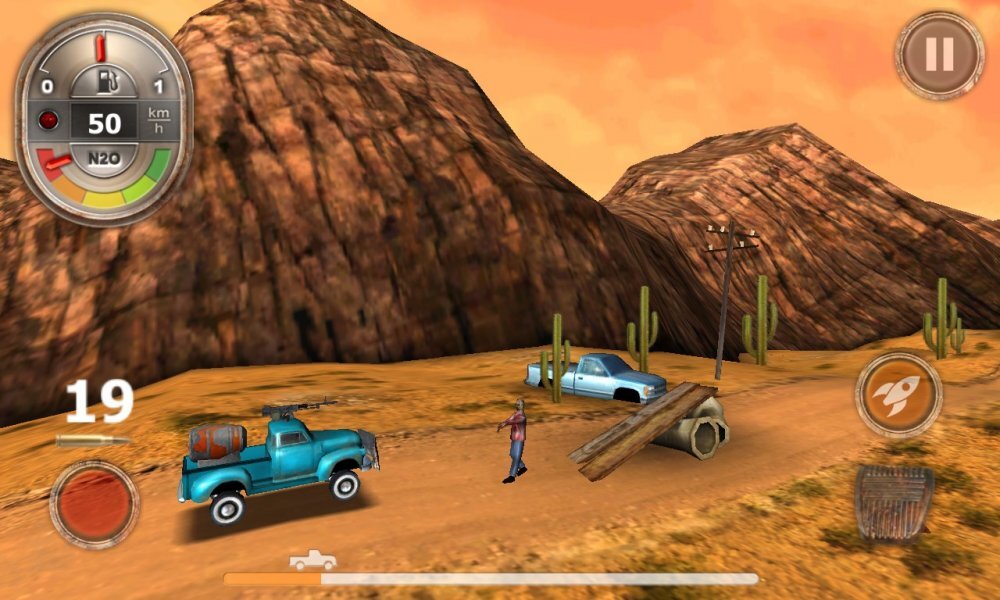Activate the rocket nitro boost button
1000x600 pixels.
(x=898, y=394)
